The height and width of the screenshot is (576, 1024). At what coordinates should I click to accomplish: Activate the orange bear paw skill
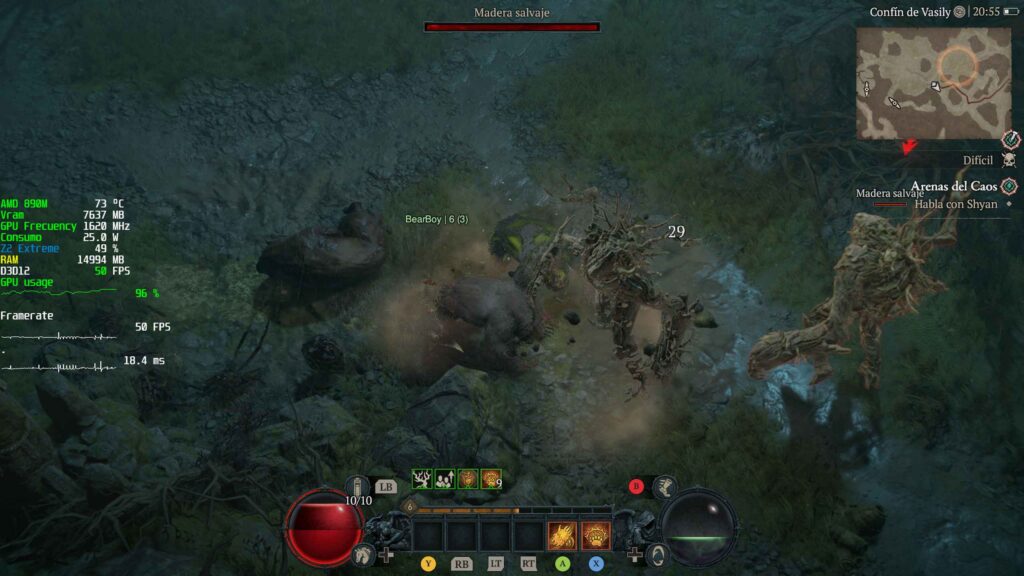pos(596,536)
